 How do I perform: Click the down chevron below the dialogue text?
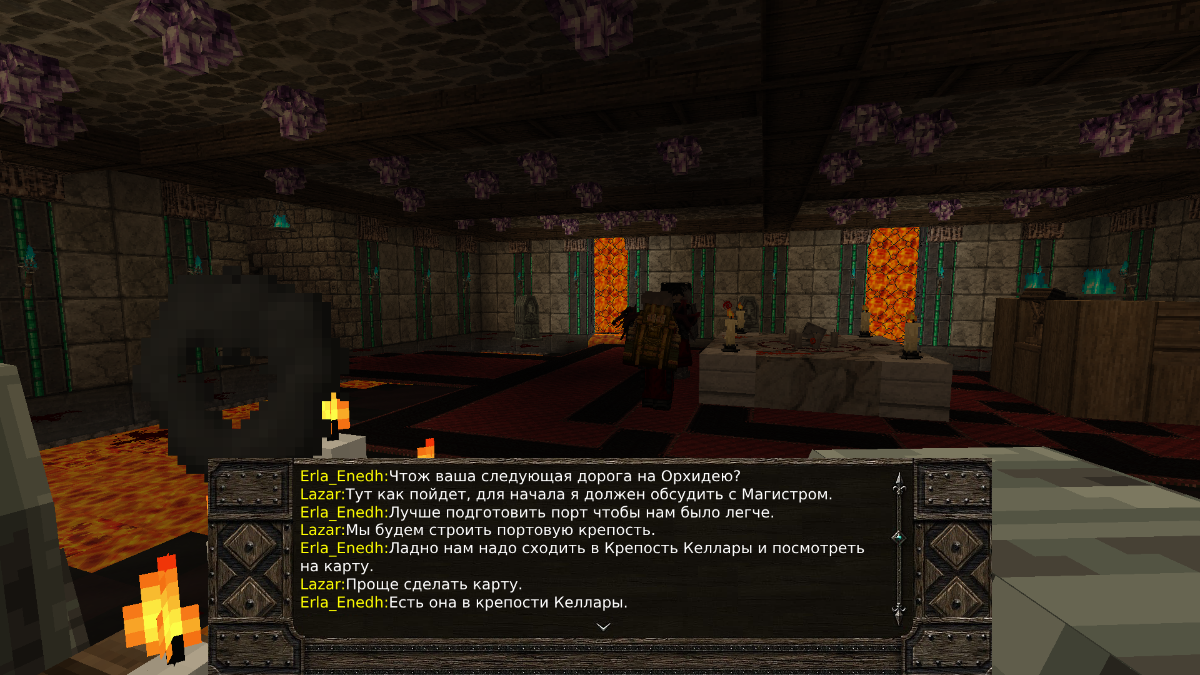click(x=603, y=626)
